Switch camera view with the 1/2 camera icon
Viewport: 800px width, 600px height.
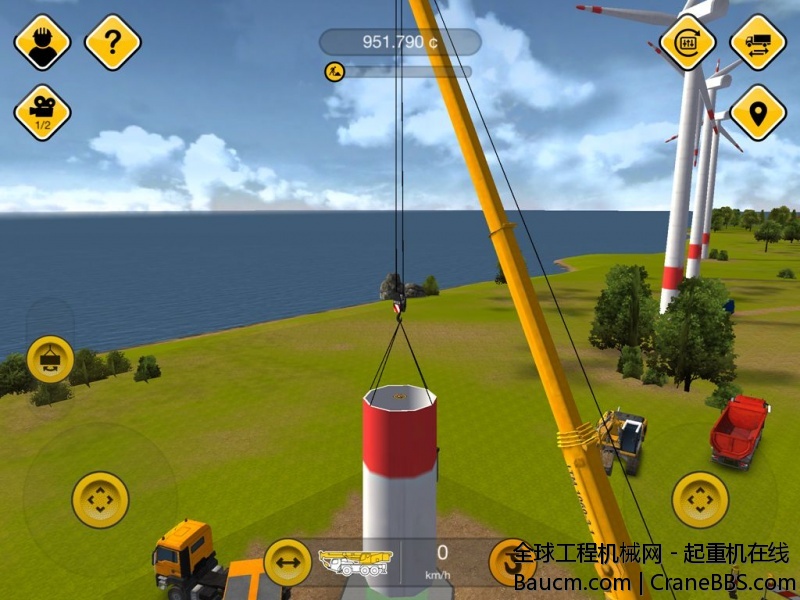pos(42,112)
